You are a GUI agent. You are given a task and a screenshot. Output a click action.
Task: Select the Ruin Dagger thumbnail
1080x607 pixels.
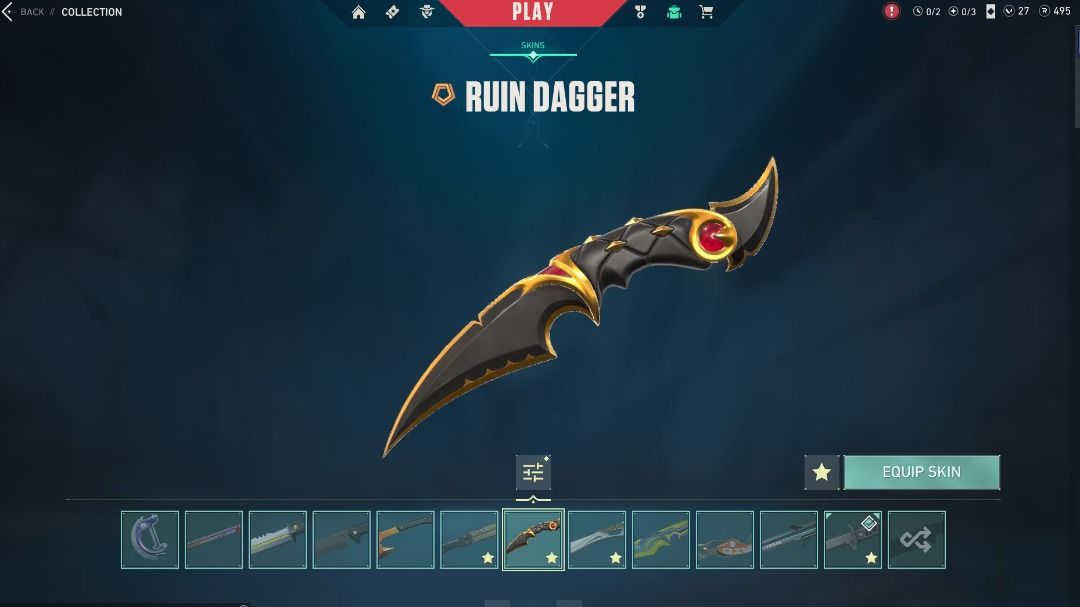(533, 540)
